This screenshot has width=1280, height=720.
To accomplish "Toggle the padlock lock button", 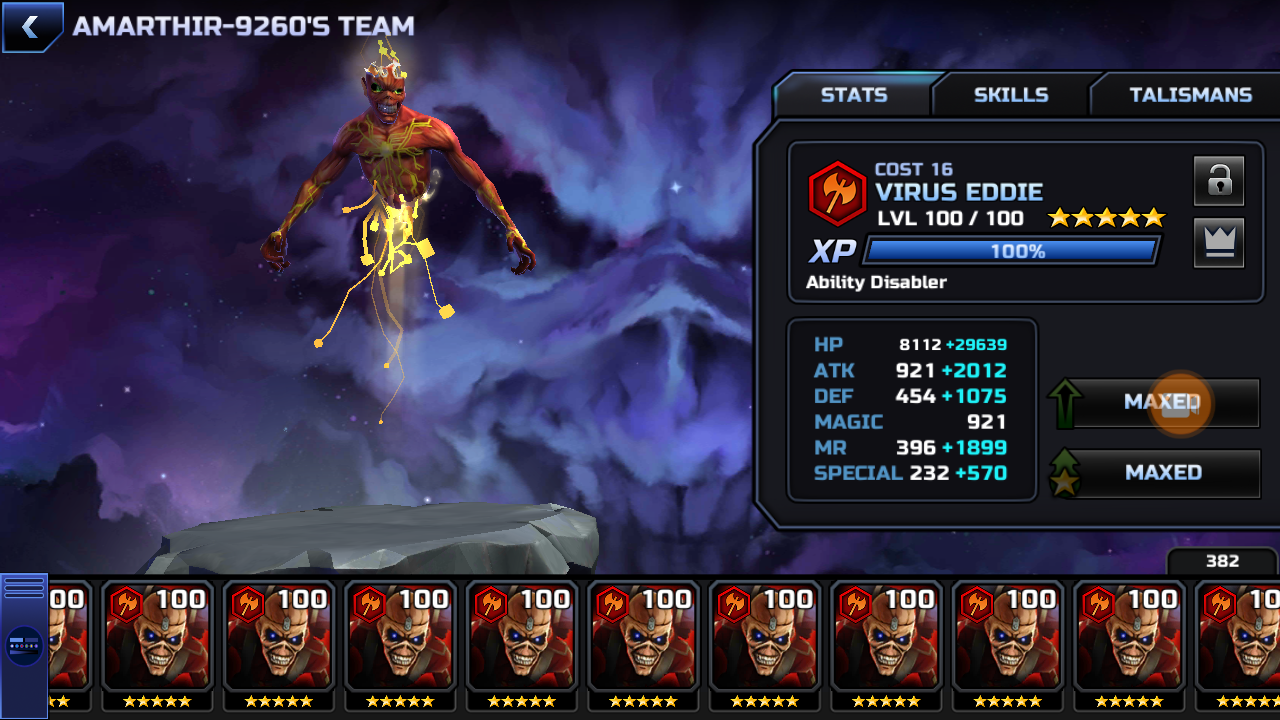I will pyautogui.click(x=1218, y=181).
